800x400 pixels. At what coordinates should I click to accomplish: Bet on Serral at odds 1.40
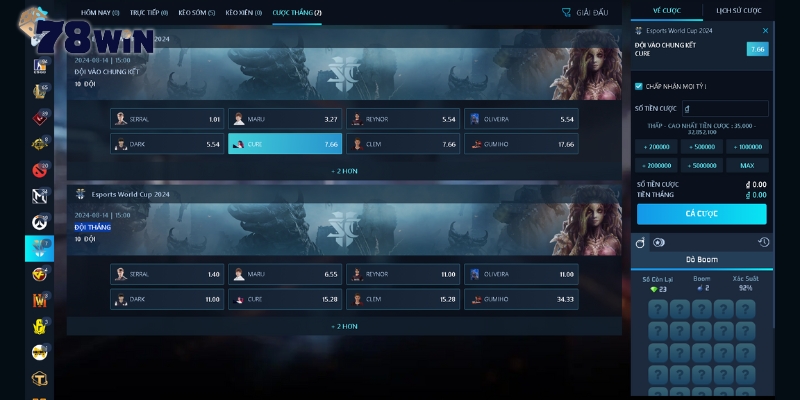click(167, 274)
